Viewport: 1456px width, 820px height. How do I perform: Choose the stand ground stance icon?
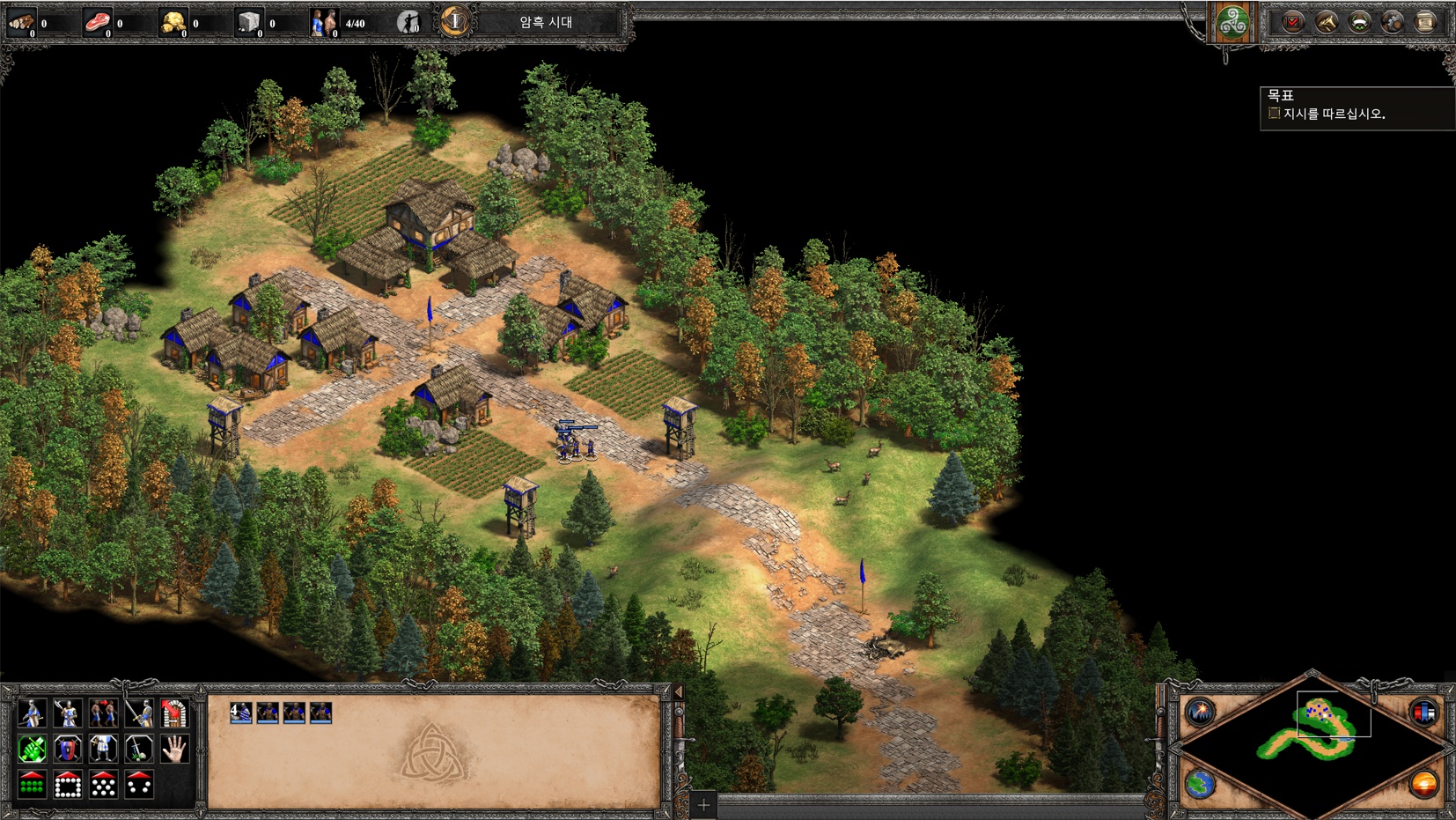(103, 749)
